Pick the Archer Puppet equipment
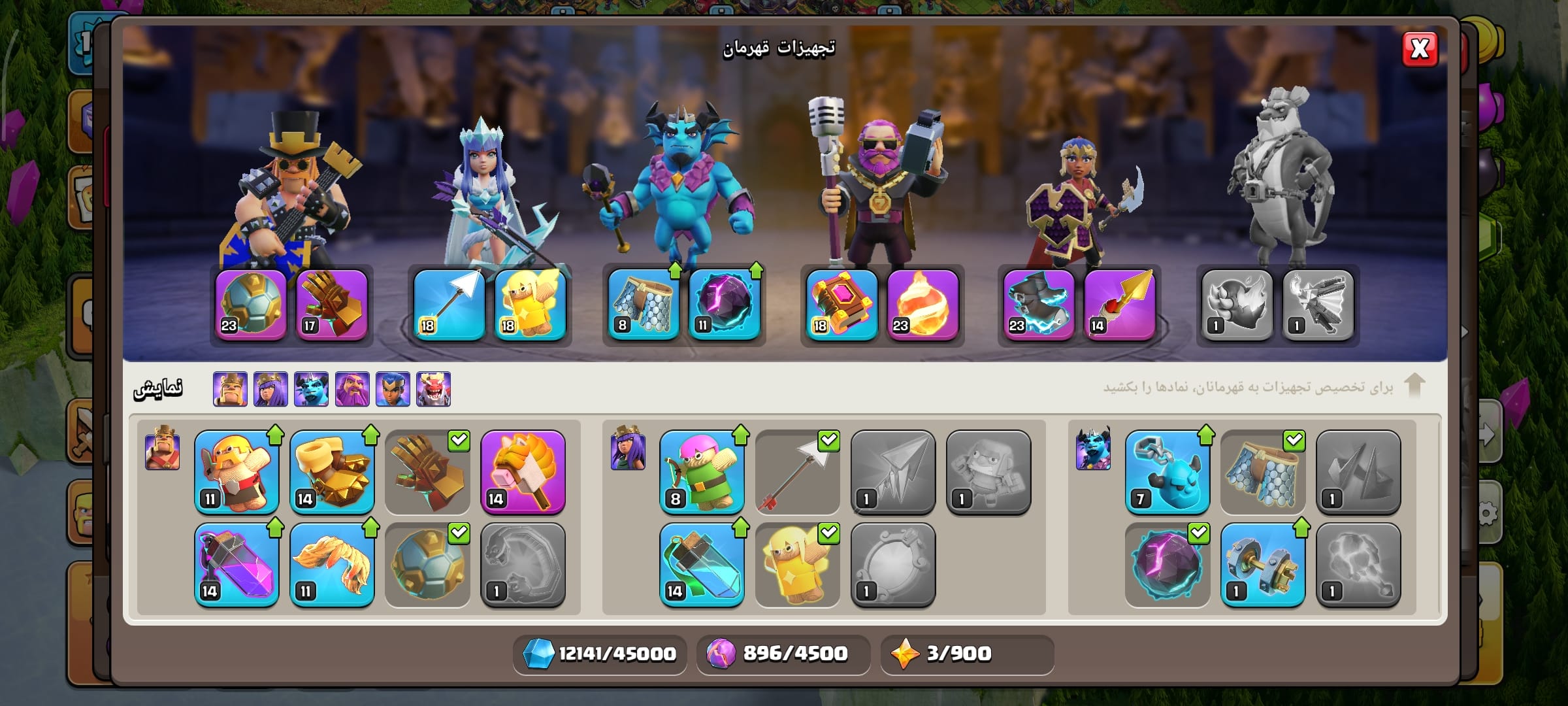The width and height of the screenshot is (1568, 706). pos(702,472)
